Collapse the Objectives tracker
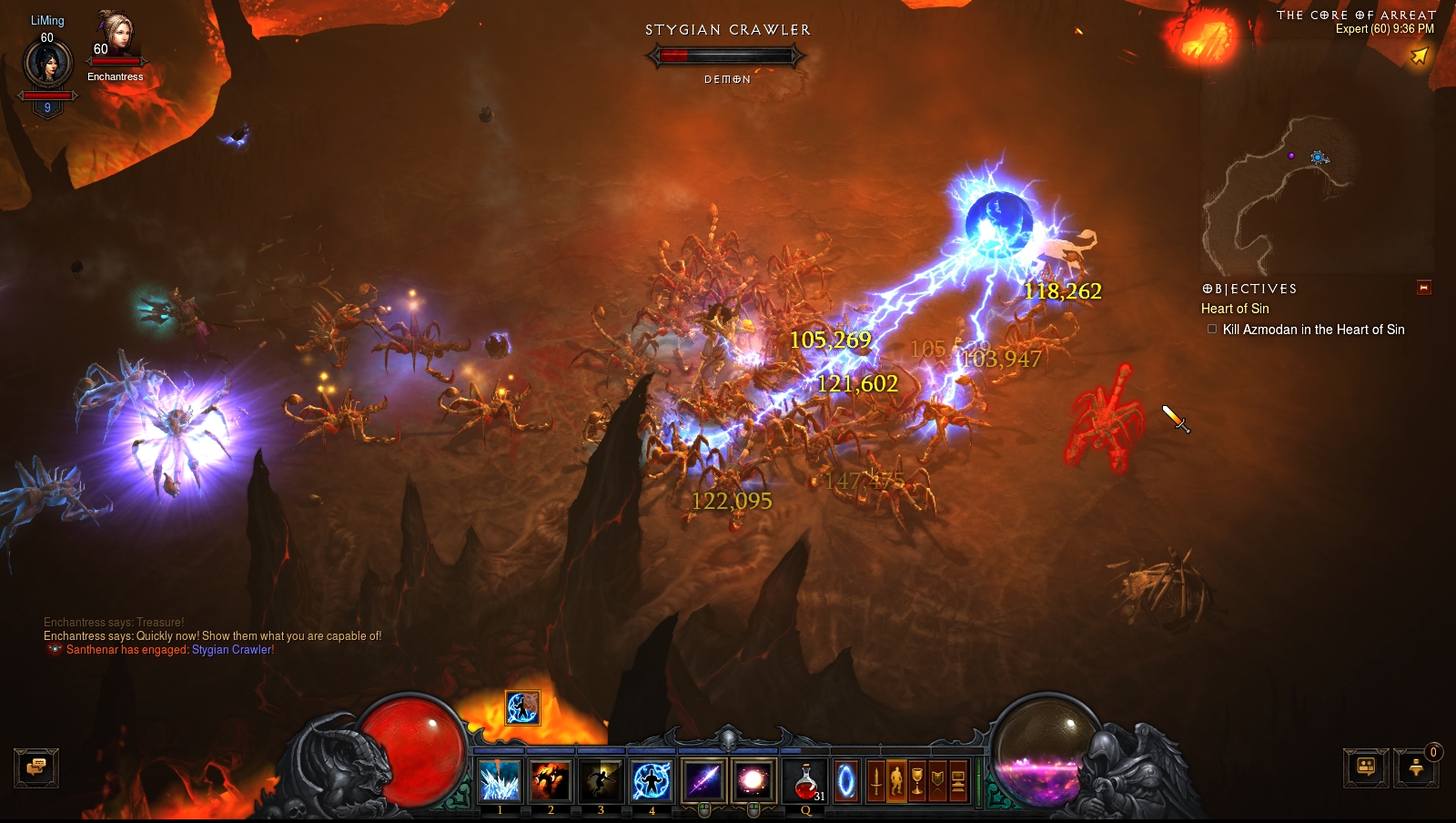The image size is (1456, 823). point(1424,288)
